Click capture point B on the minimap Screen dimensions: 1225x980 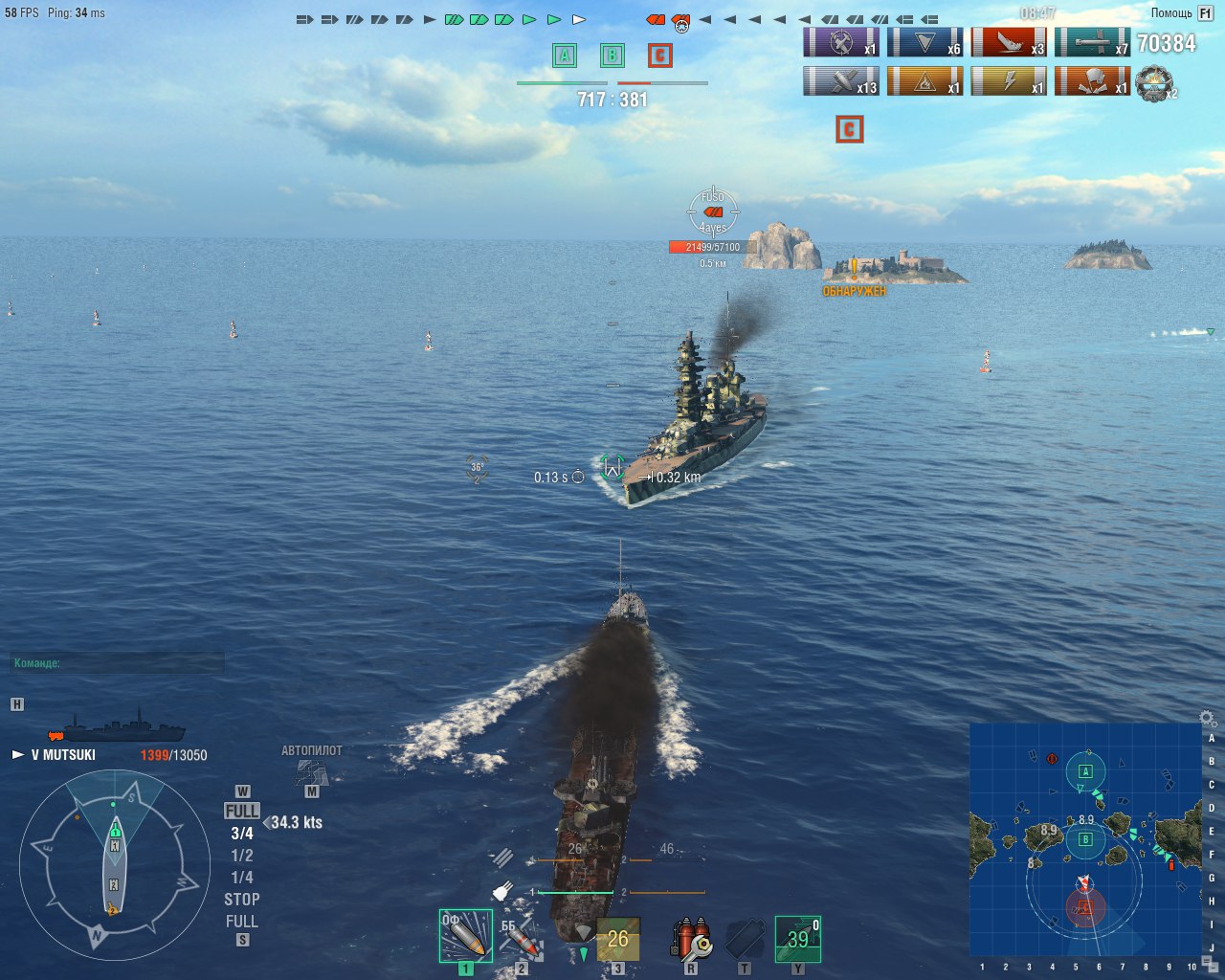tap(1085, 839)
